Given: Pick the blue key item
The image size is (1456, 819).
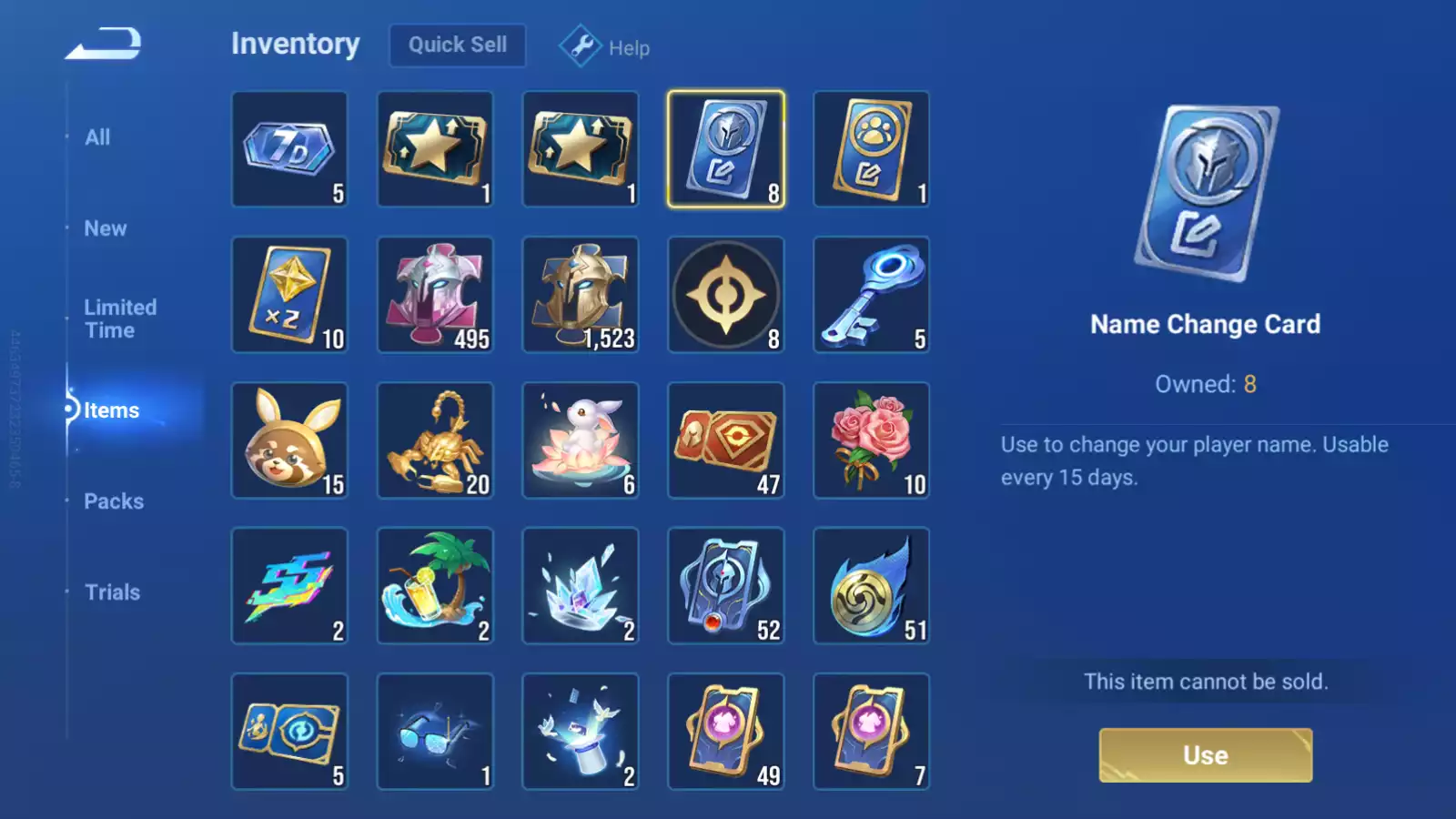Looking at the screenshot, I should point(871,295).
